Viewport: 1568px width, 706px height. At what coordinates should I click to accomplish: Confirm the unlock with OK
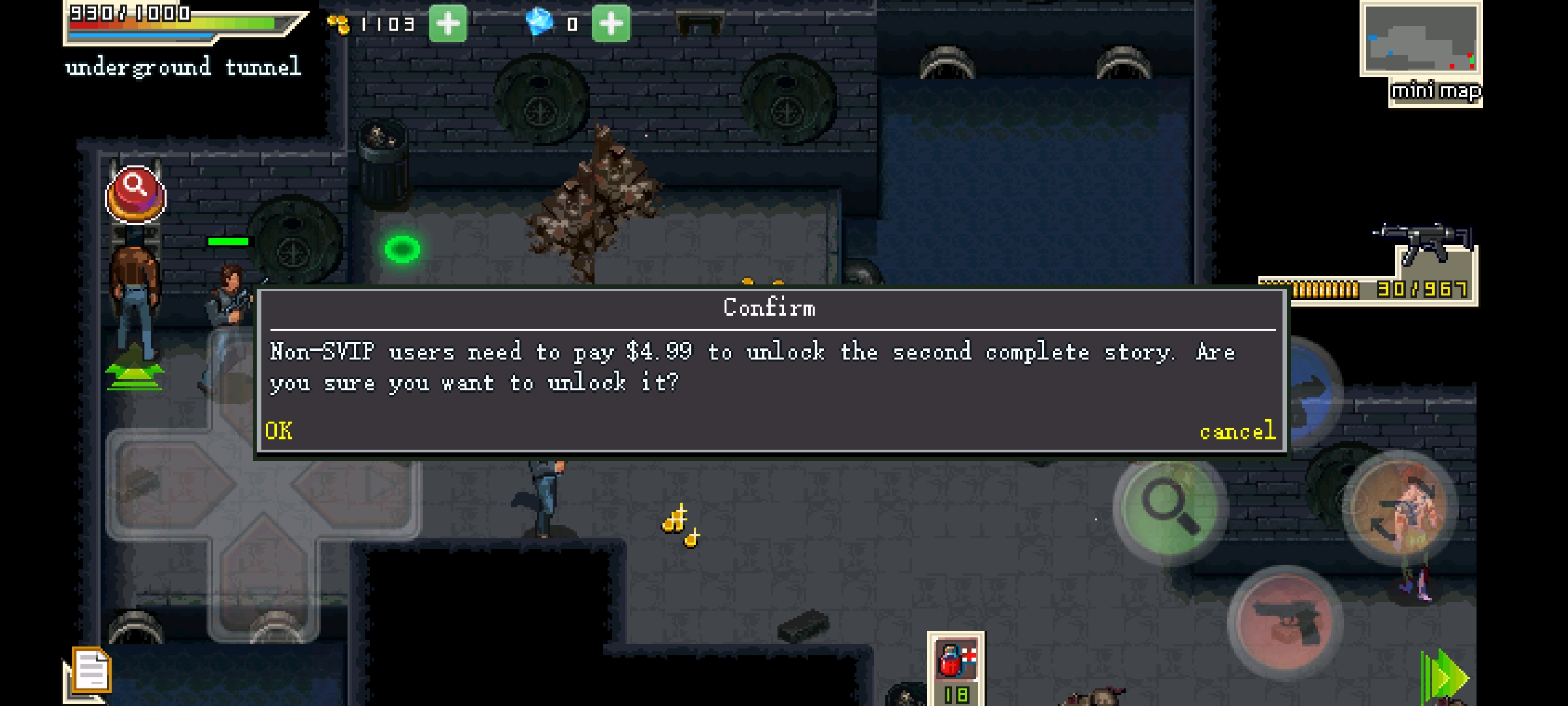click(x=279, y=431)
